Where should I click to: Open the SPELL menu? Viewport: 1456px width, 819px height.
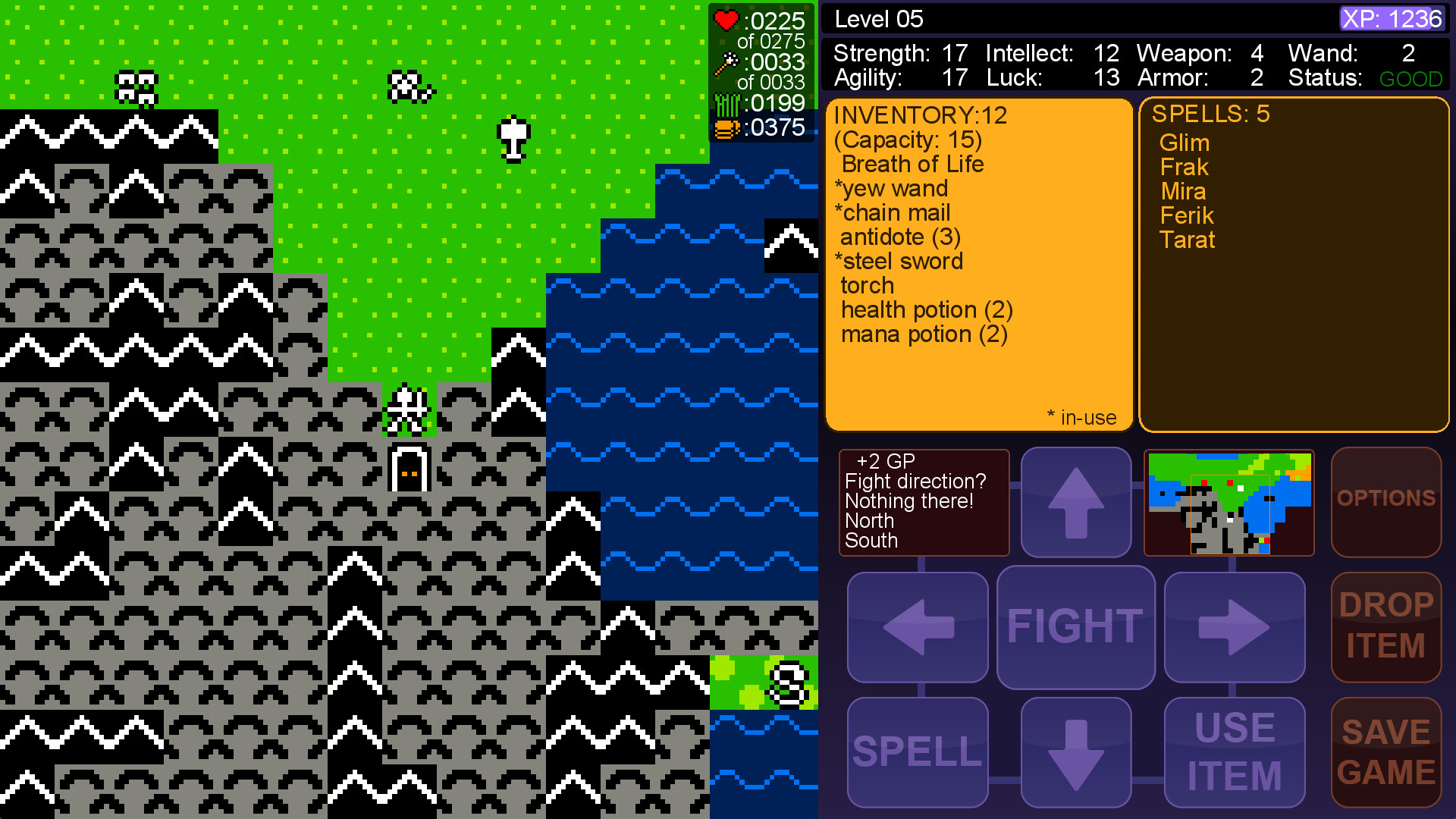[x=917, y=751]
